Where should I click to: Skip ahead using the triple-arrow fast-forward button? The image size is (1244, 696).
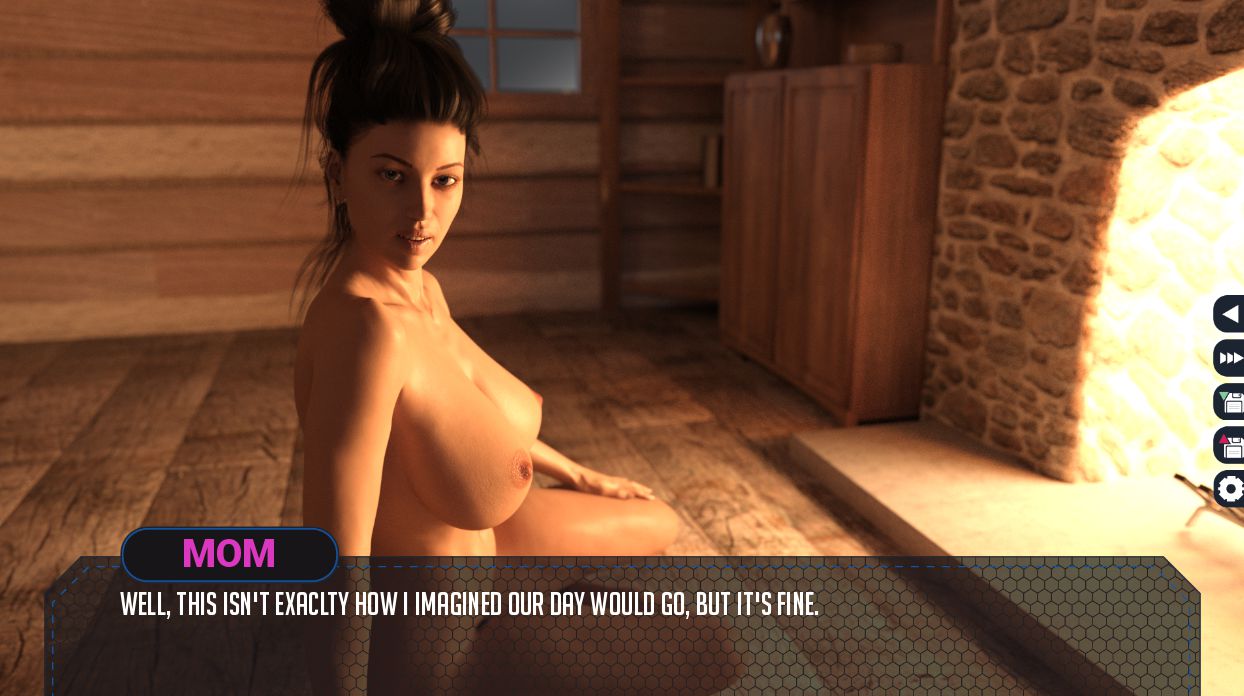tap(1231, 358)
